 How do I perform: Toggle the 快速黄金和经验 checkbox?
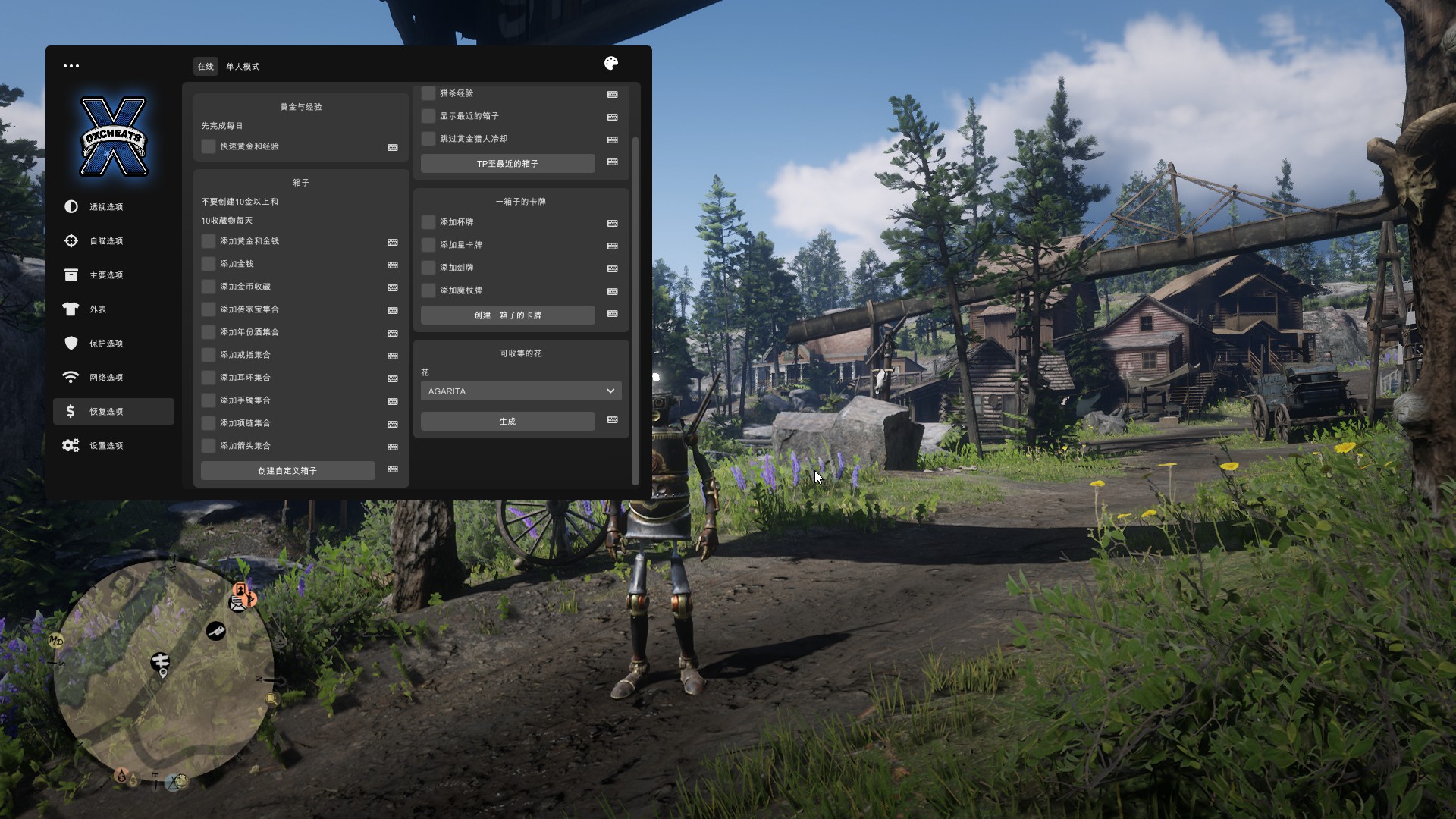click(x=209, y=146)
